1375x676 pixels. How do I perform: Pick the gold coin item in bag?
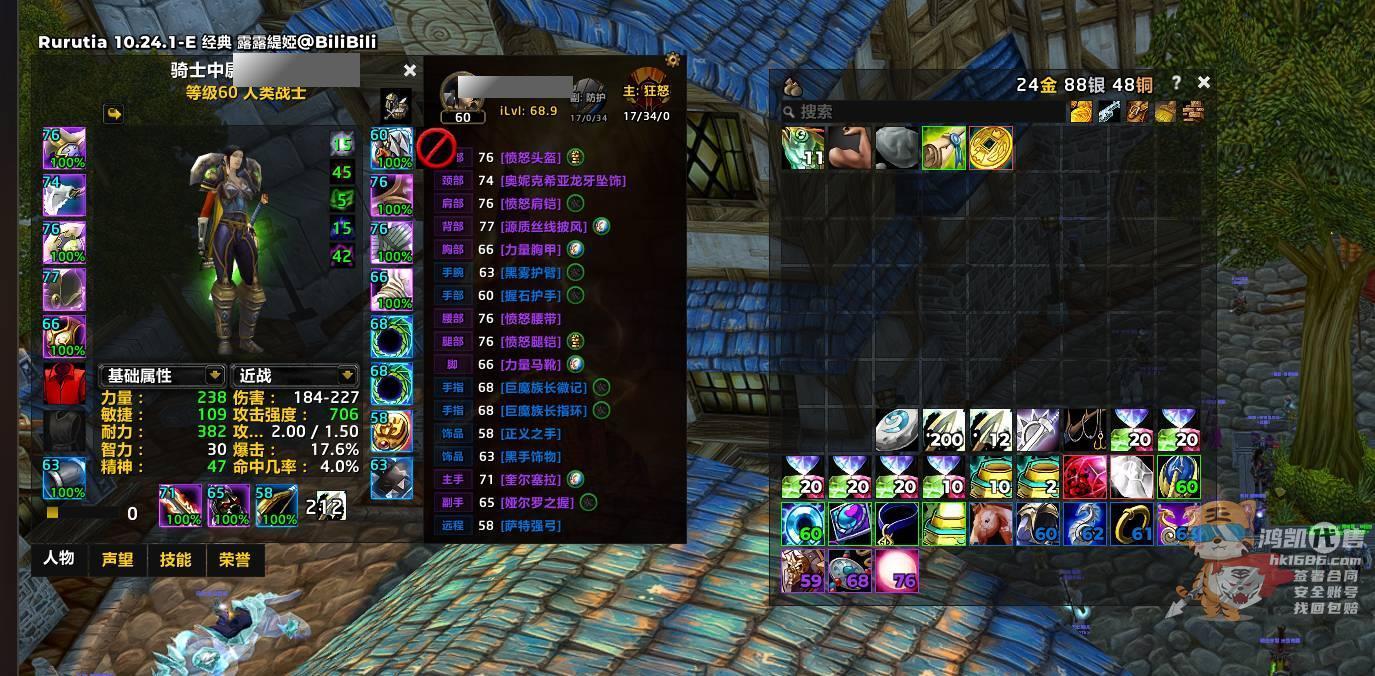point(991,148)
